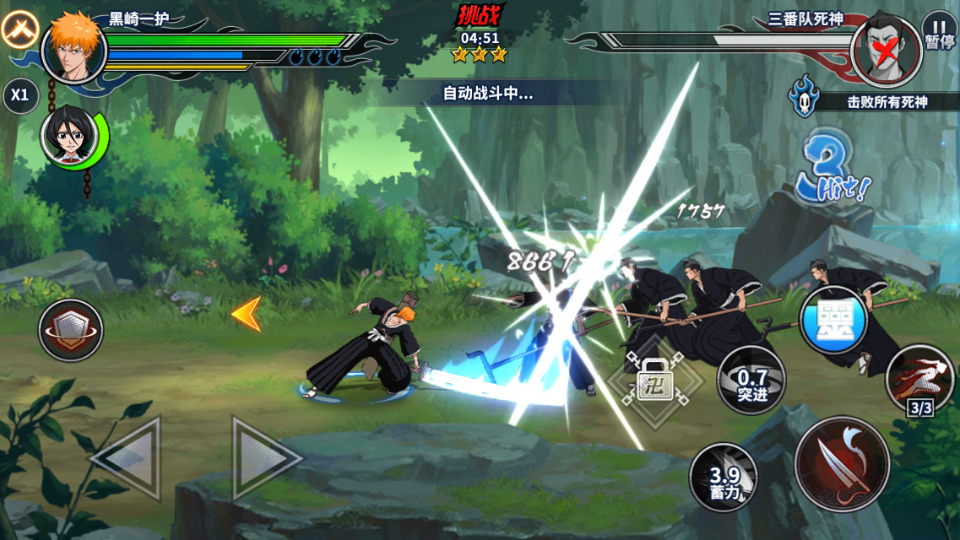Trigger the 蓄力 charge skill
960x540 pixels.
click(x=722, y=476)
